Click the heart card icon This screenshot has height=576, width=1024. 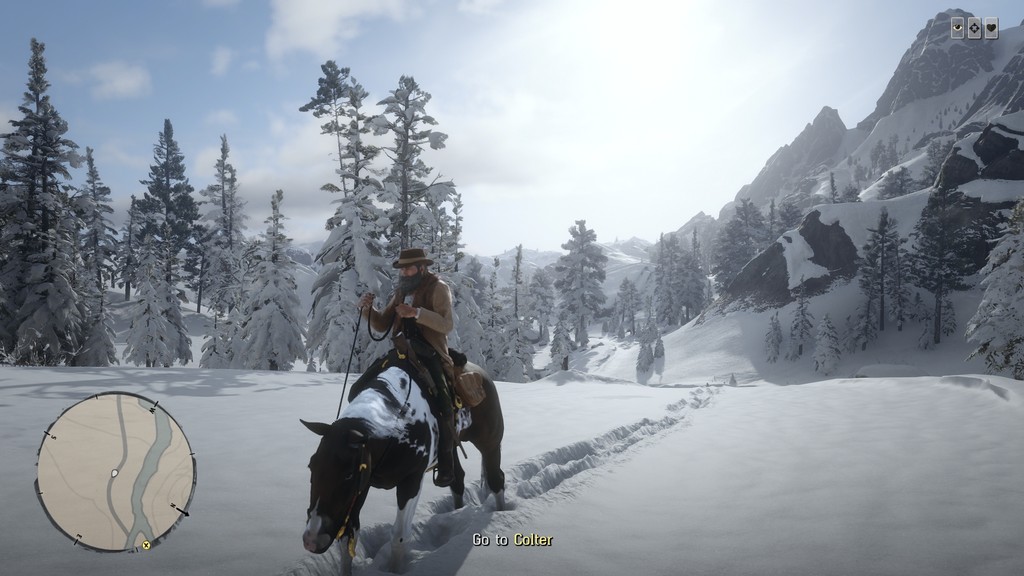coord(991,28)
